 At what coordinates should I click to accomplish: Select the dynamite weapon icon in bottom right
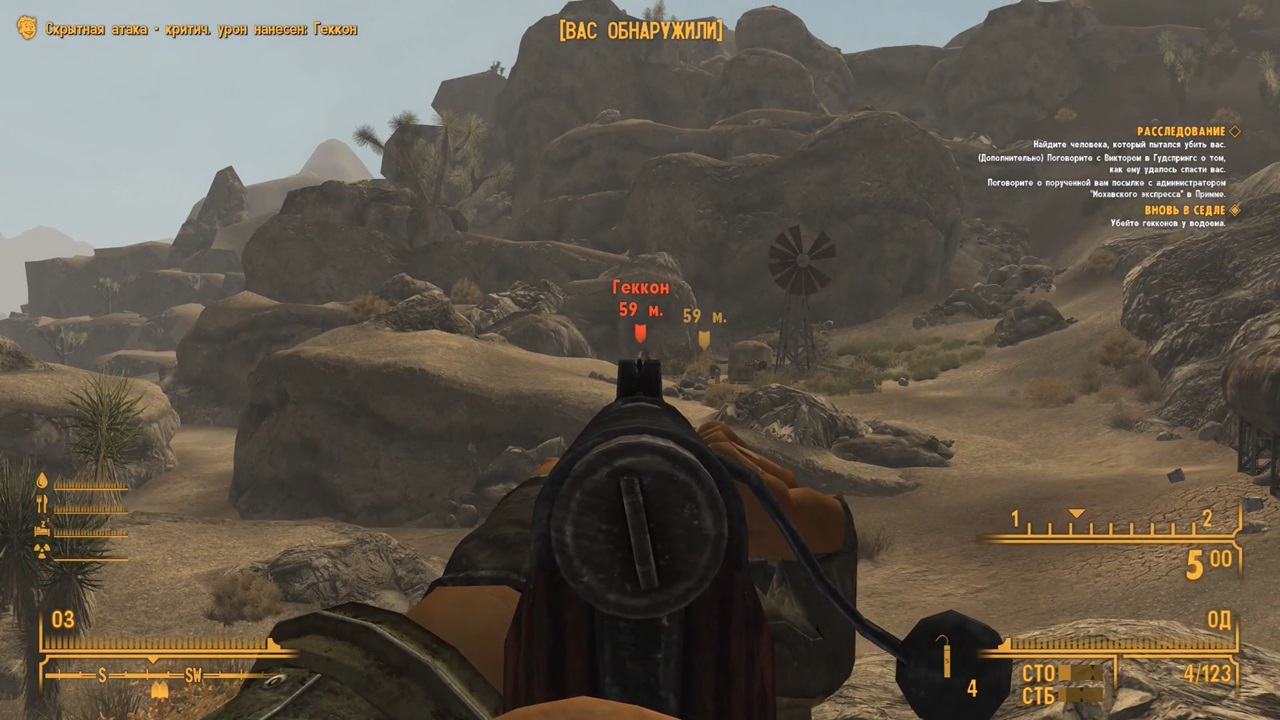949,660
